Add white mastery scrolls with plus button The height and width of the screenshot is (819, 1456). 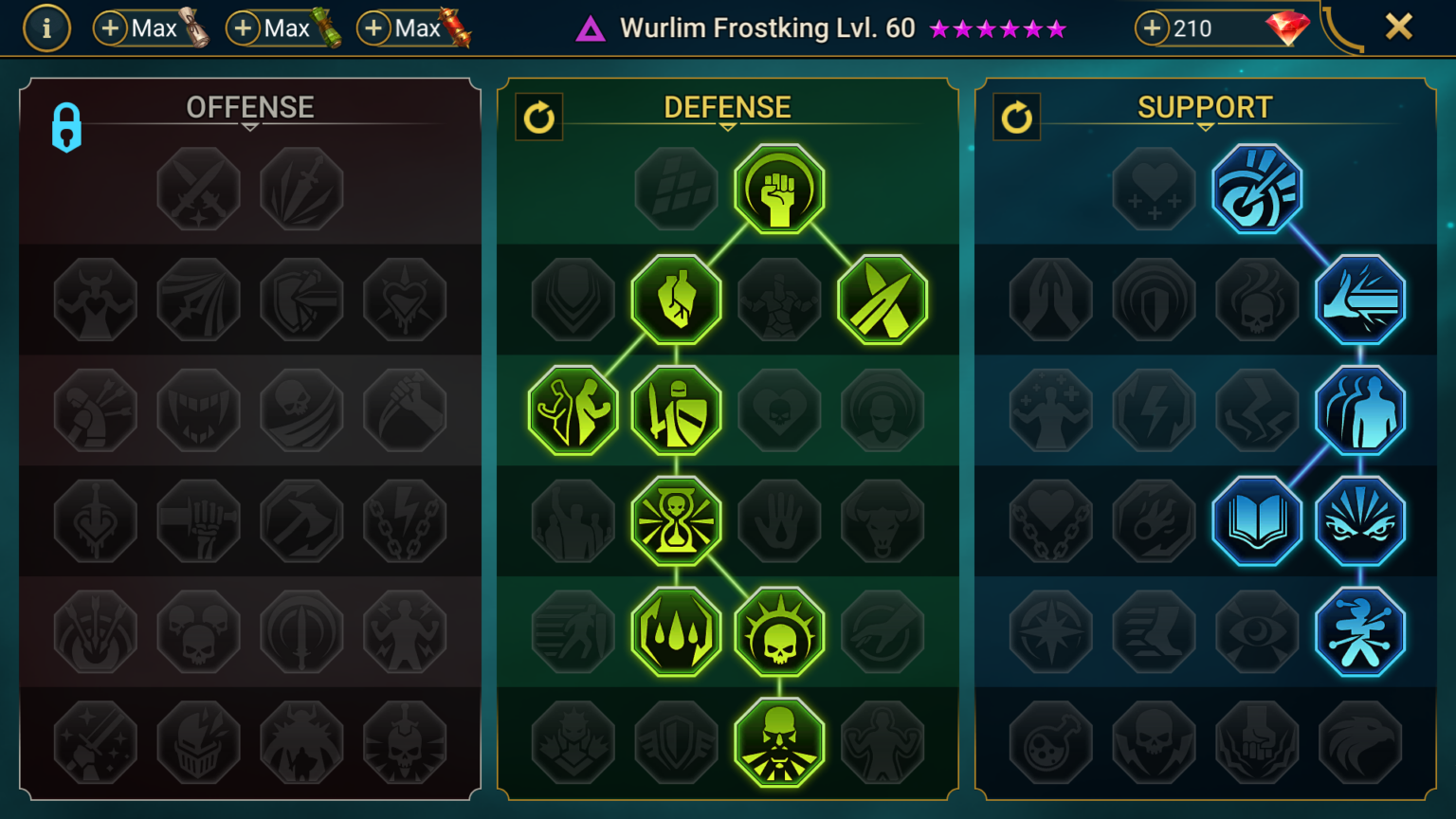click(110, 28)
